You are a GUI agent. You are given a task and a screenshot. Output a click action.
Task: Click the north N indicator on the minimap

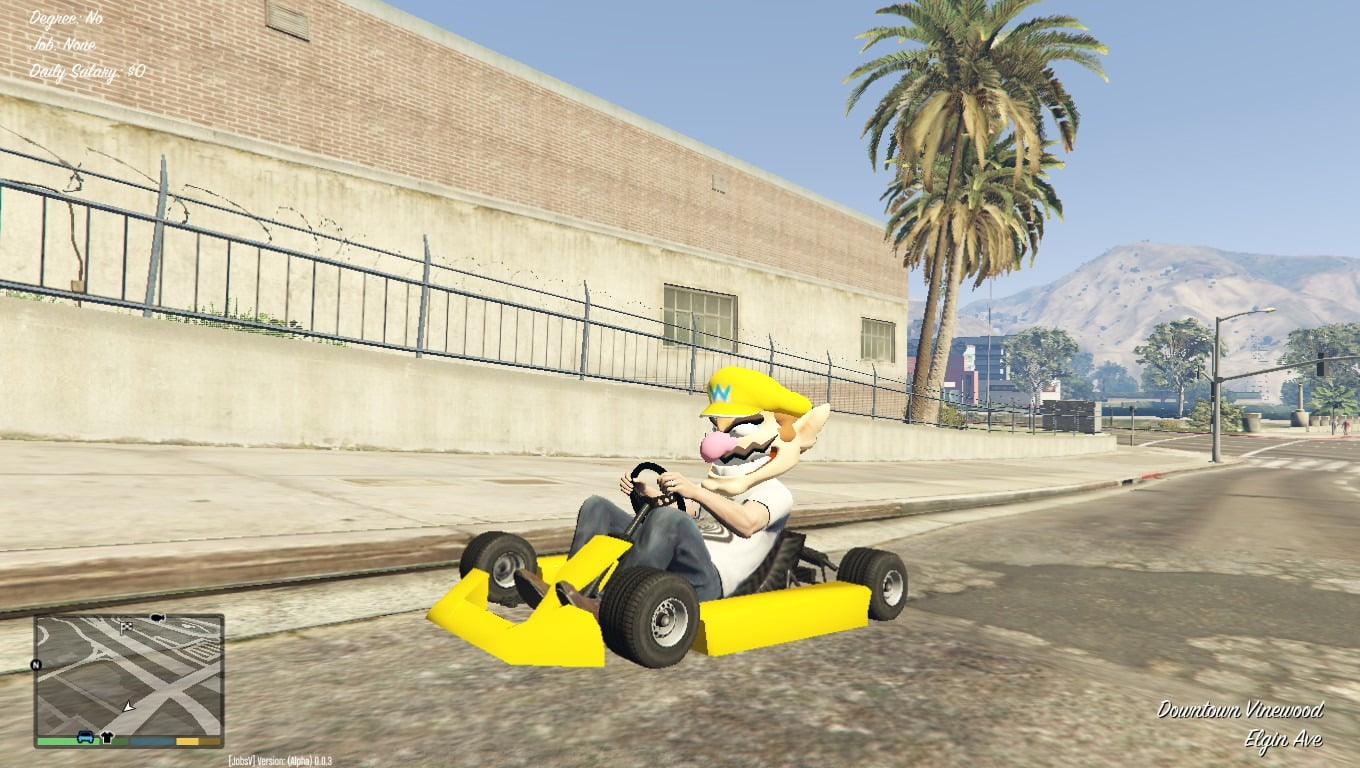pyautogui.click(x=36, y=663)
